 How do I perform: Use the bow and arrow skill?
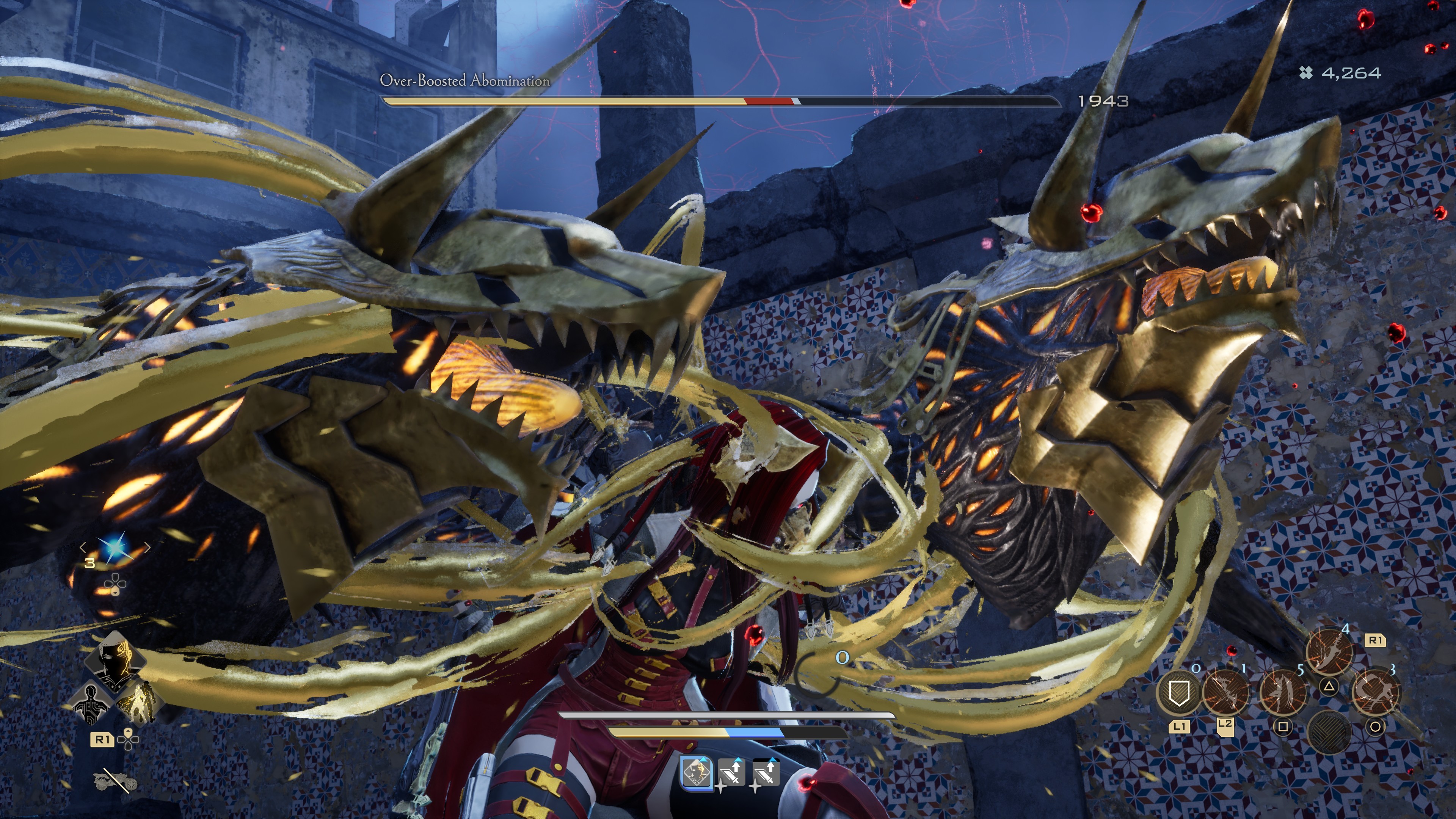pyautogui.click(x=1225, y=693)
